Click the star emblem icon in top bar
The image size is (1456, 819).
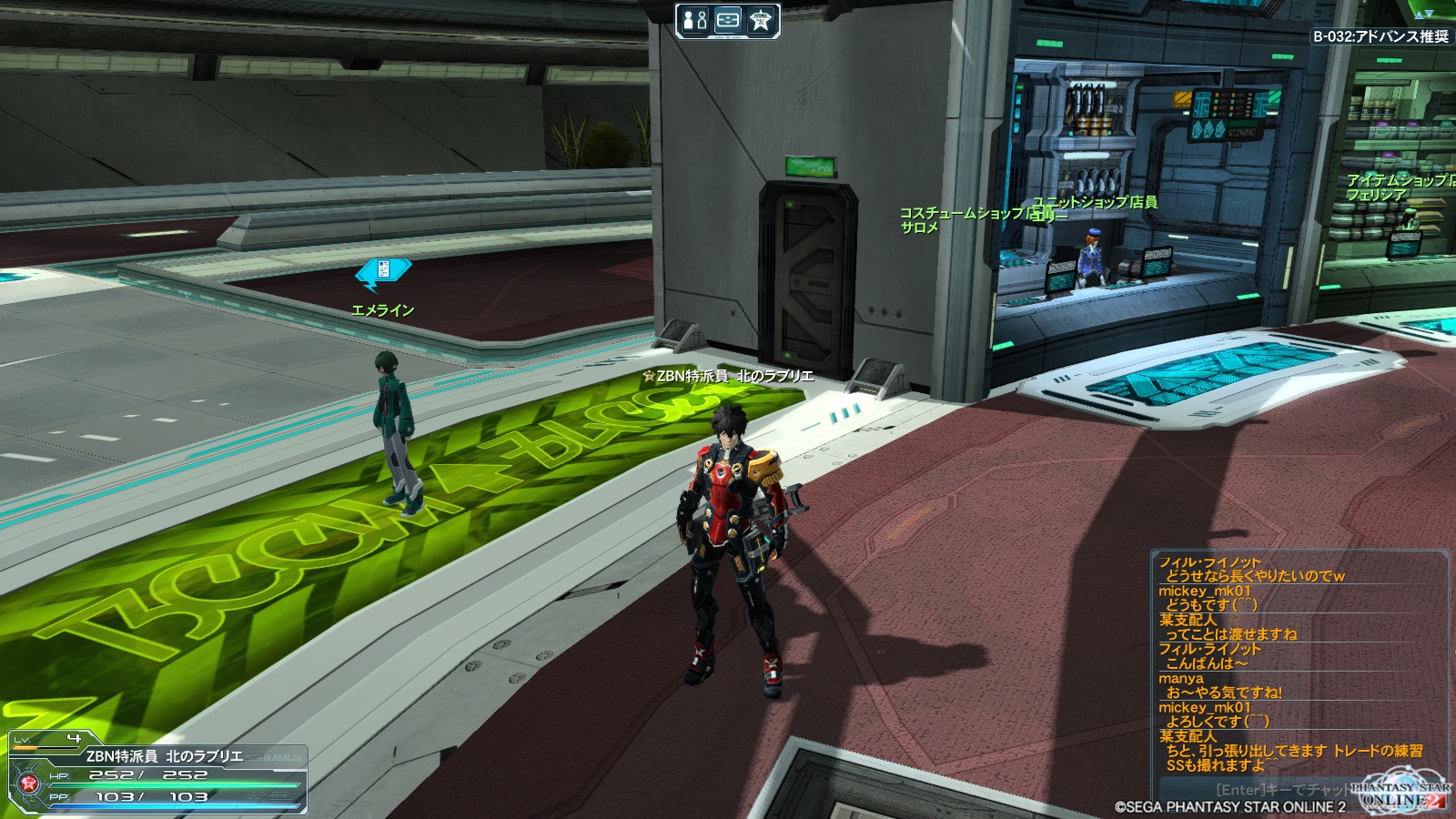pos(761,20)
